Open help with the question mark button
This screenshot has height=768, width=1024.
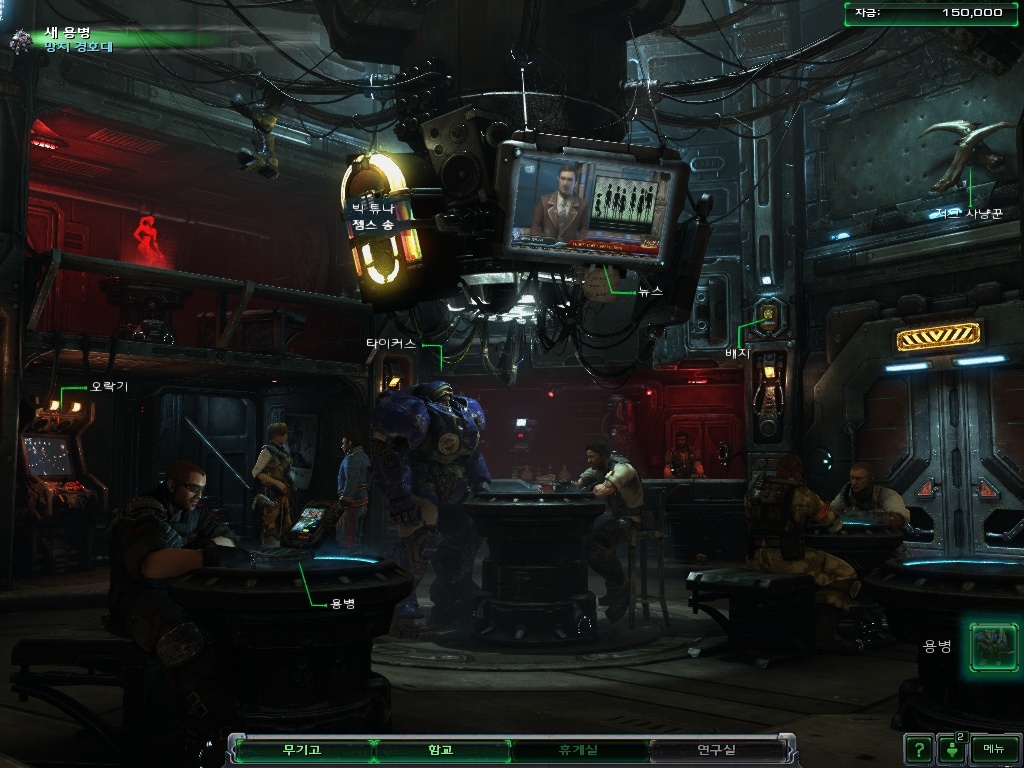[917, 748]
